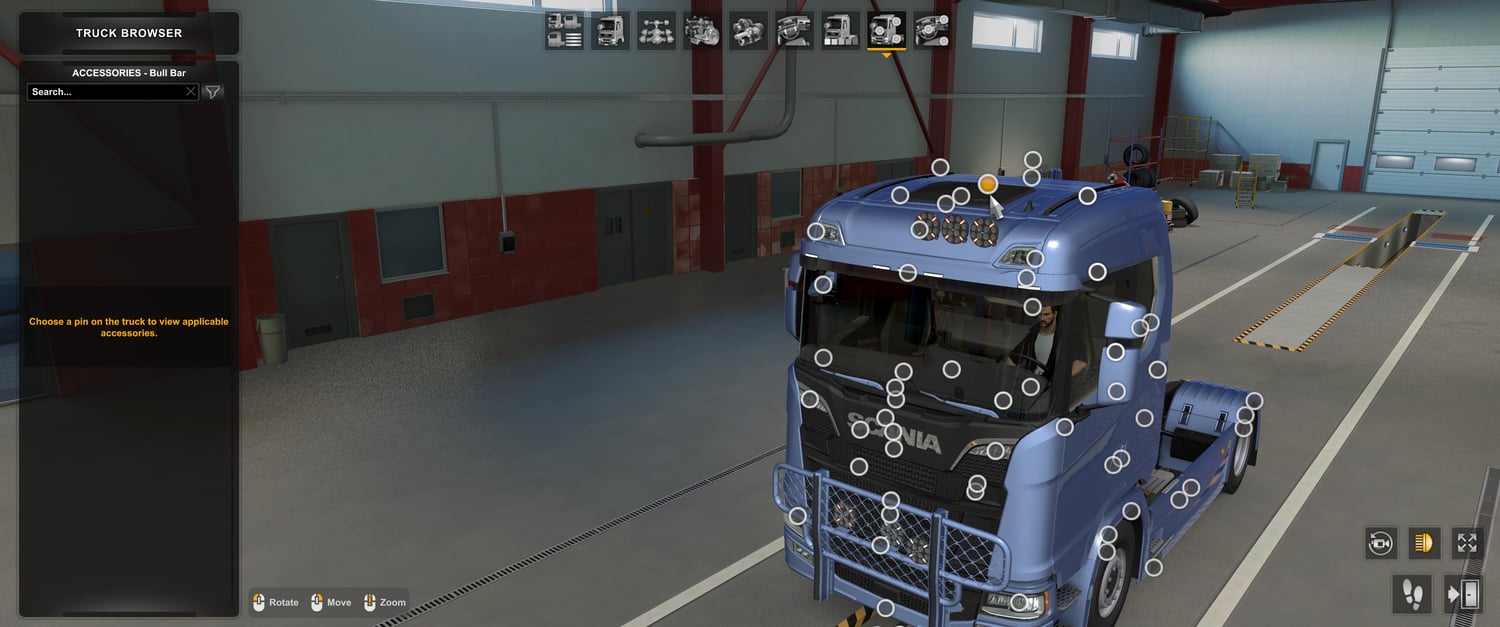This screenshot has height=627, width=1500.
Task: Select the chassis category tab
Action: tap(656, 31)
